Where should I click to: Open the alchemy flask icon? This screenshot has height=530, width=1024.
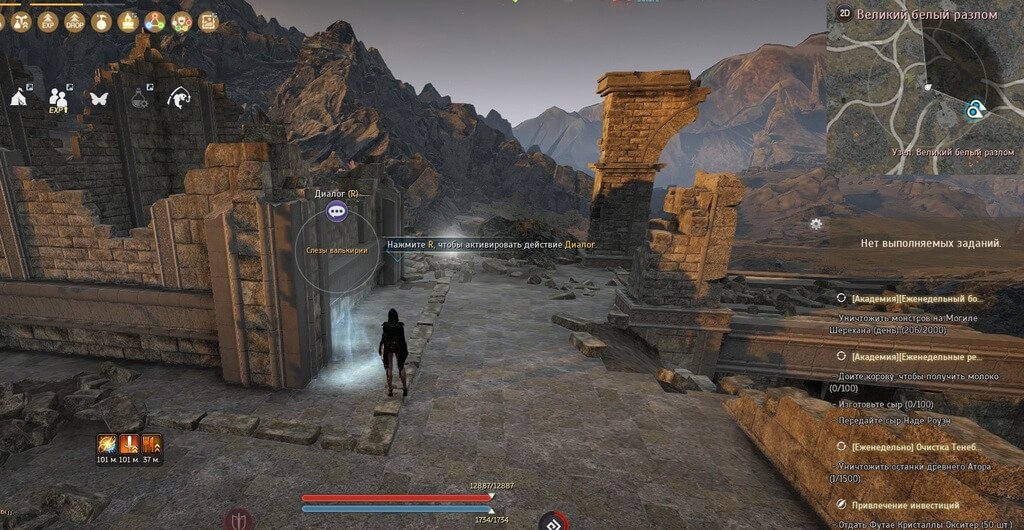coord(139,97)
